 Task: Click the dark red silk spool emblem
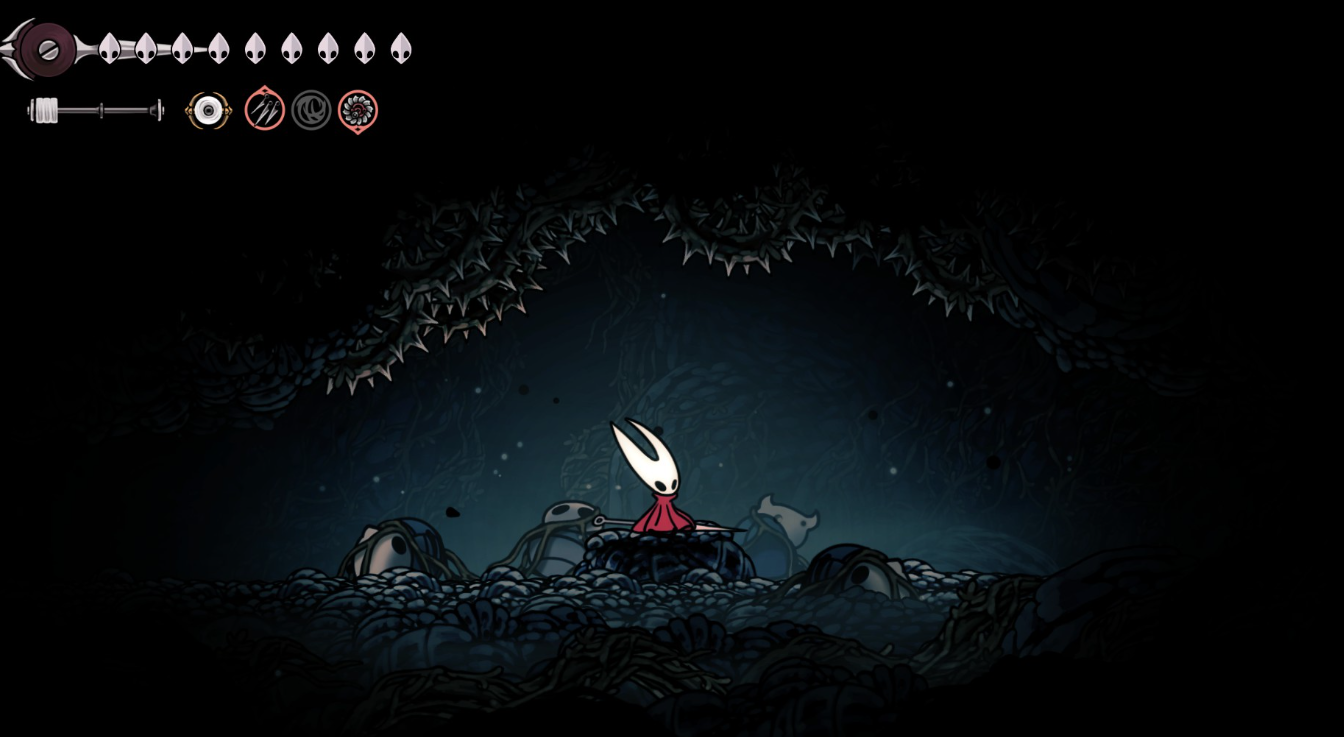[x=47, y=49]
